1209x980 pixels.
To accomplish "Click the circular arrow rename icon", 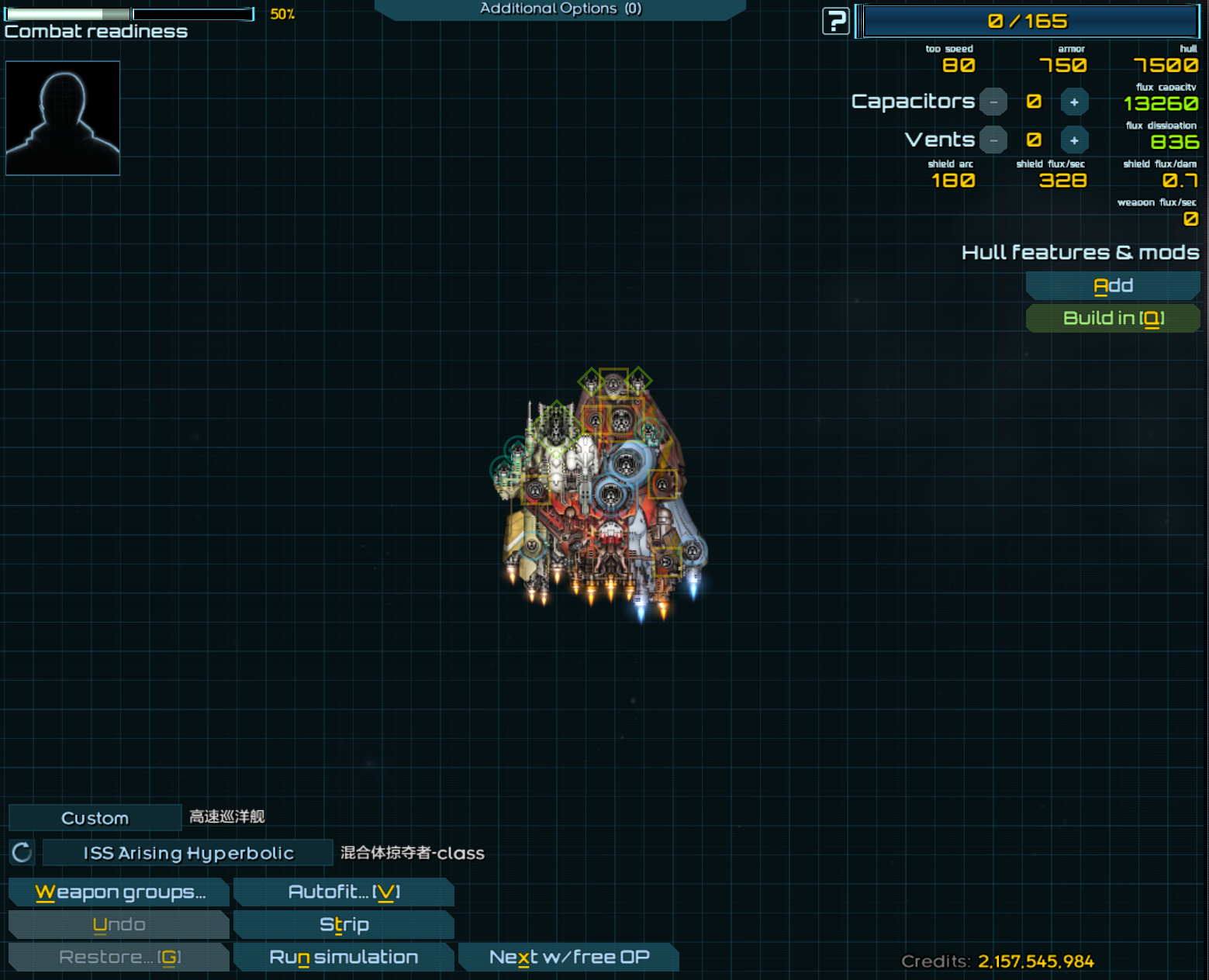I will pyautogui.click(x=22, y=853).
